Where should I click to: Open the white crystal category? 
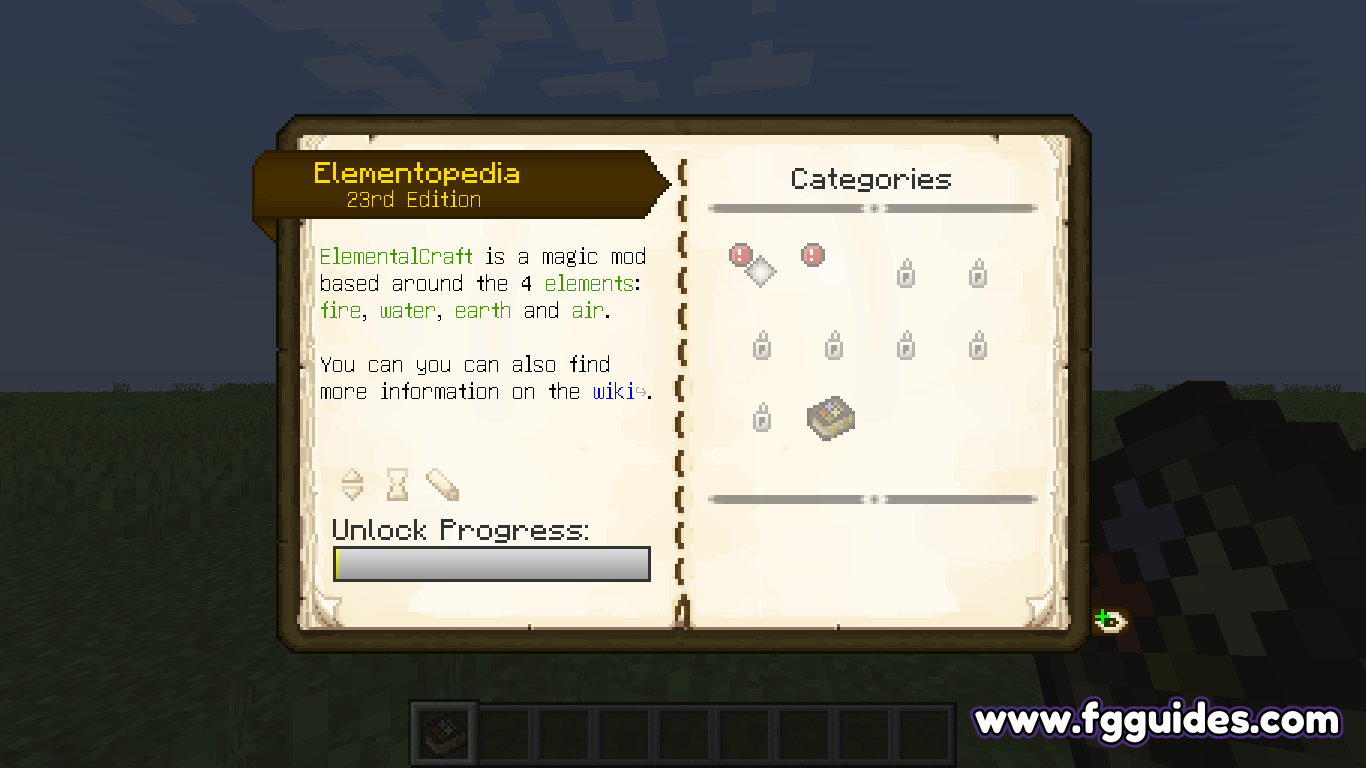[760, 270]
